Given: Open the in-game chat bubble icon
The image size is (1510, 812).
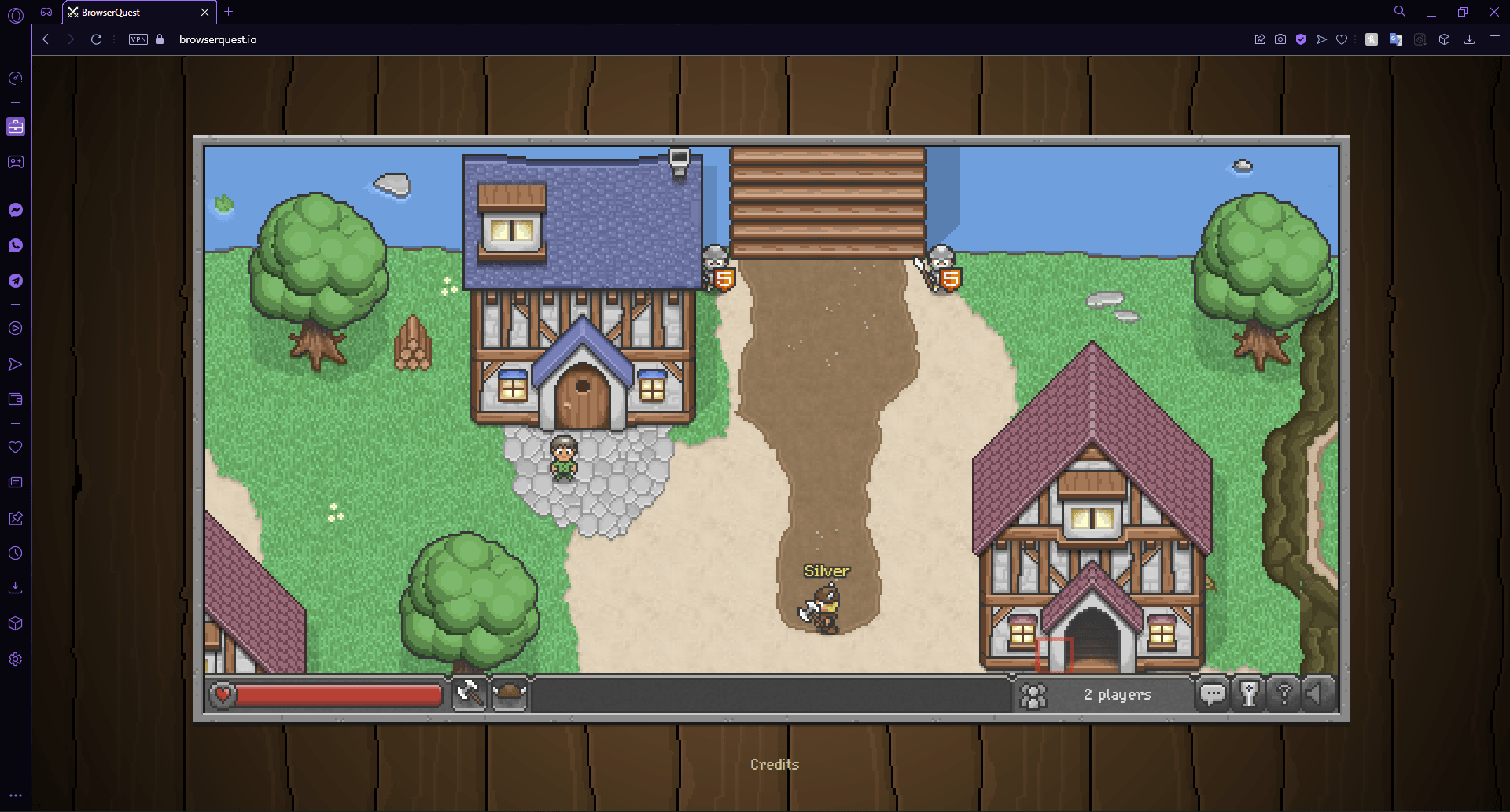Looking at the screenshot, I should [1213, 694].
